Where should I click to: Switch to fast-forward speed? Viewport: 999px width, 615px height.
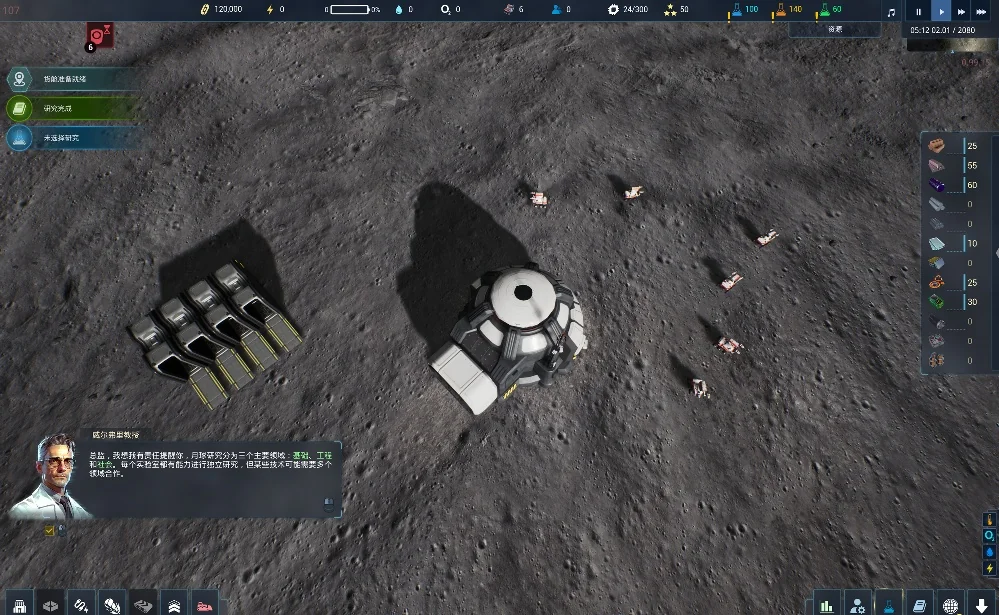[x=961, y=11]
